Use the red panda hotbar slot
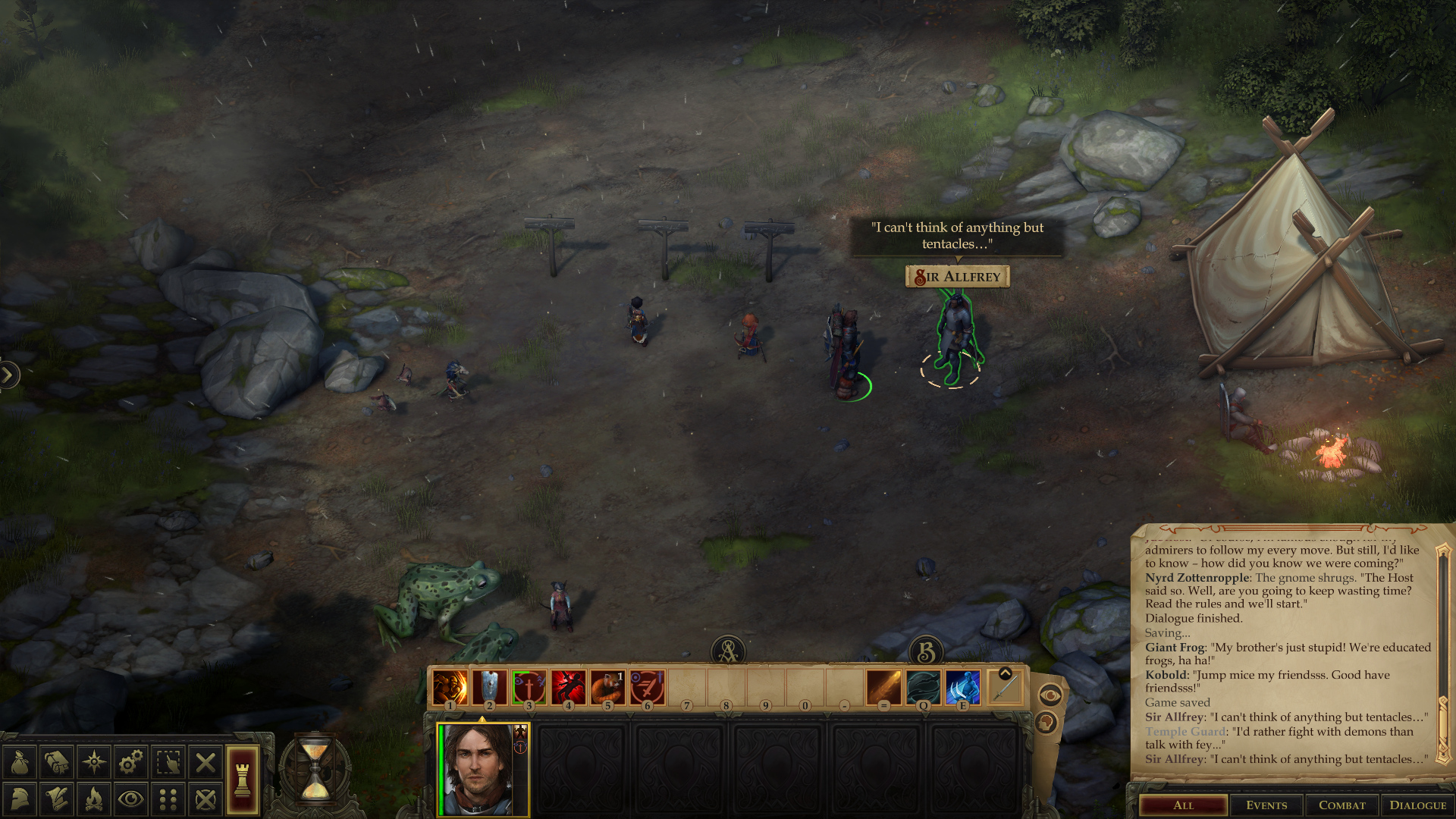1456x819 pixels. (607, 688)
